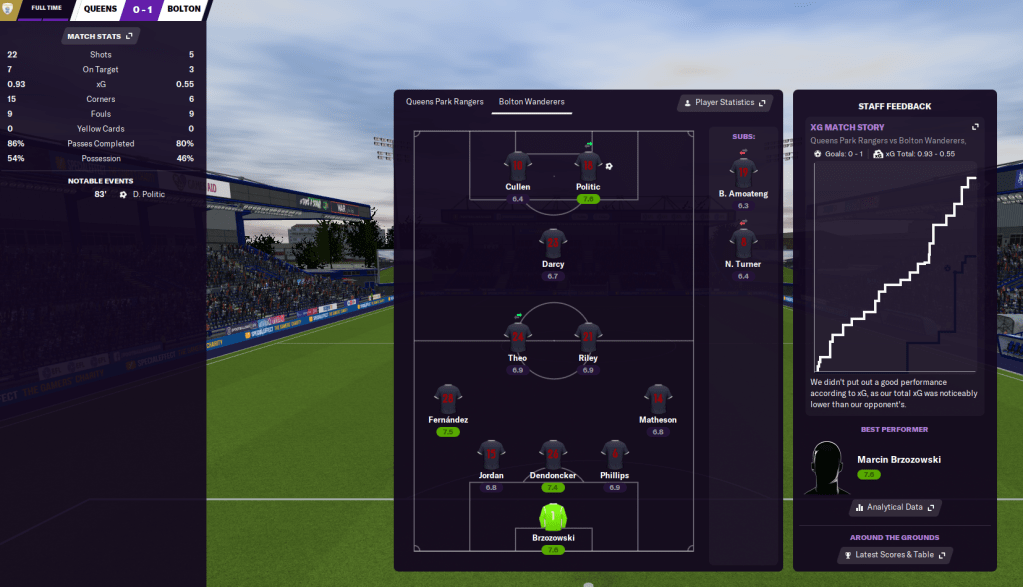This screenshot has width=1023, height=587.
Task: Pick Riley on the pitch layout
Action: pos(588,337)
